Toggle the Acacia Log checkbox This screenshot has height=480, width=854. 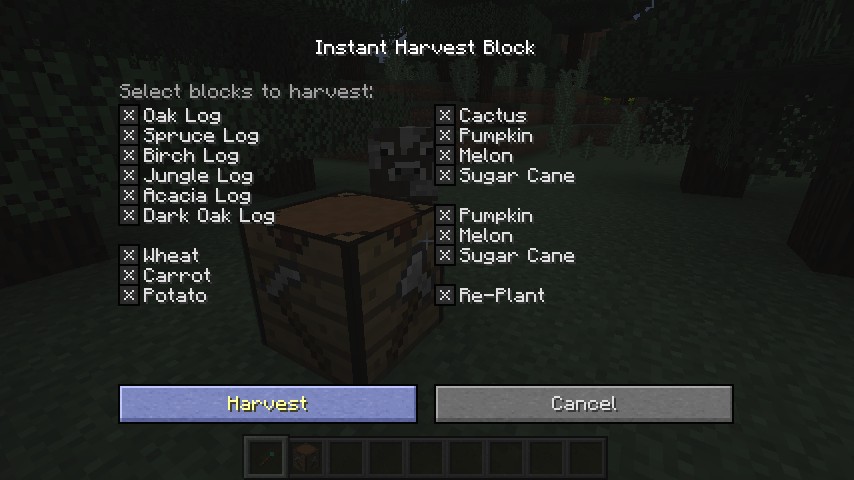pyautogui.click(x=129, y=196)
